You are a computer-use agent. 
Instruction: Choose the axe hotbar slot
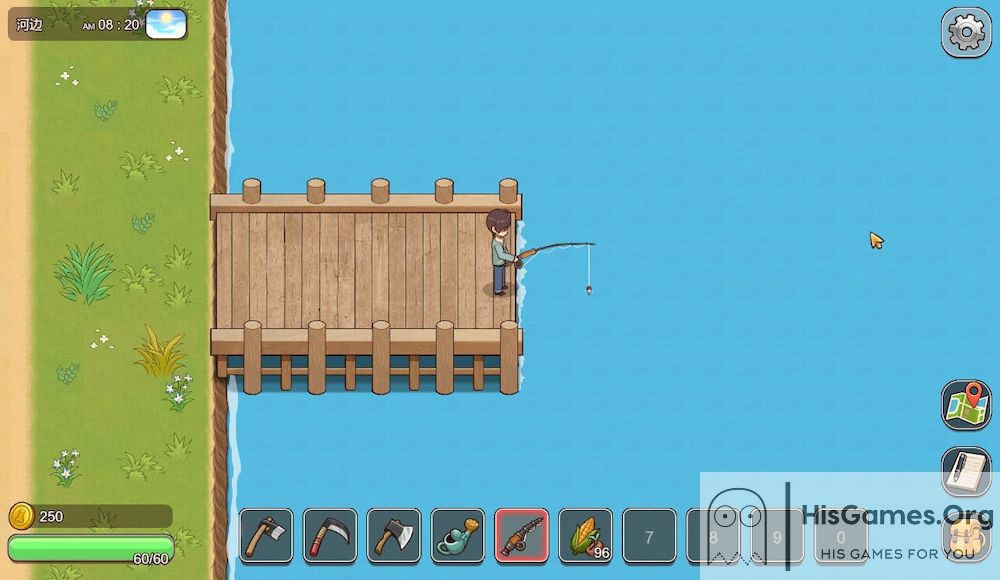394,536
